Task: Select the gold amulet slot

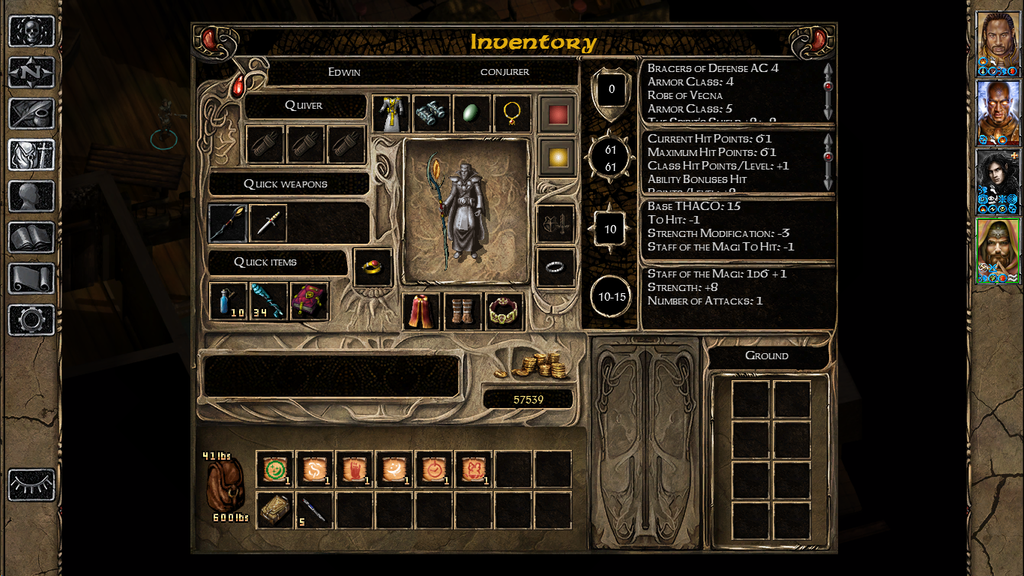Action: click(512, 113)
